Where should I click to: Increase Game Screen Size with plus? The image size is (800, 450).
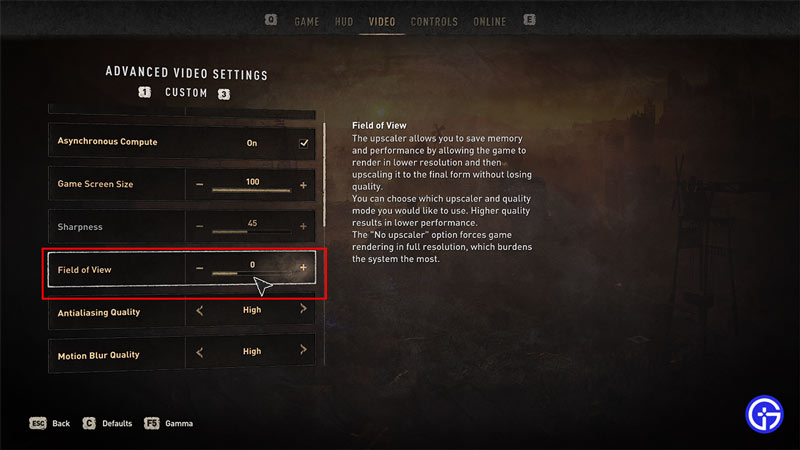pyautogui.click(x=303, y=185)
